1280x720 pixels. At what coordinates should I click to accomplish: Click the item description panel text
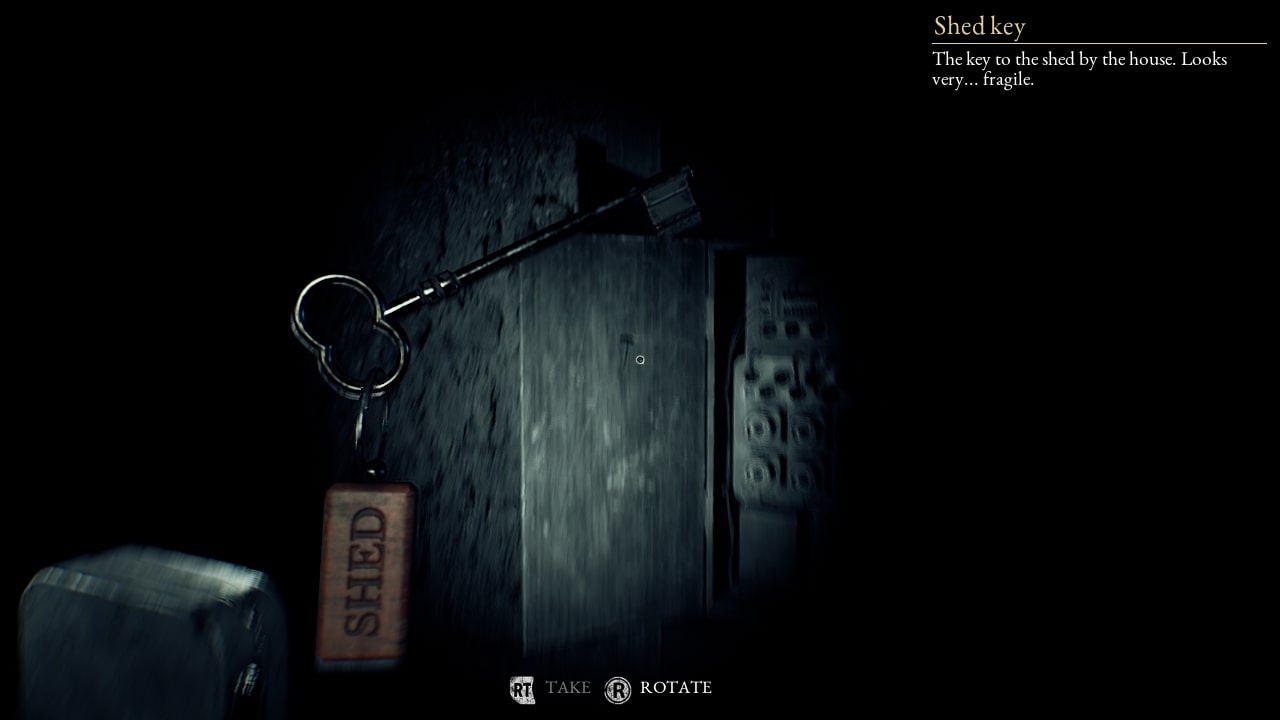pyautogui.click(x=1078, y=68)
